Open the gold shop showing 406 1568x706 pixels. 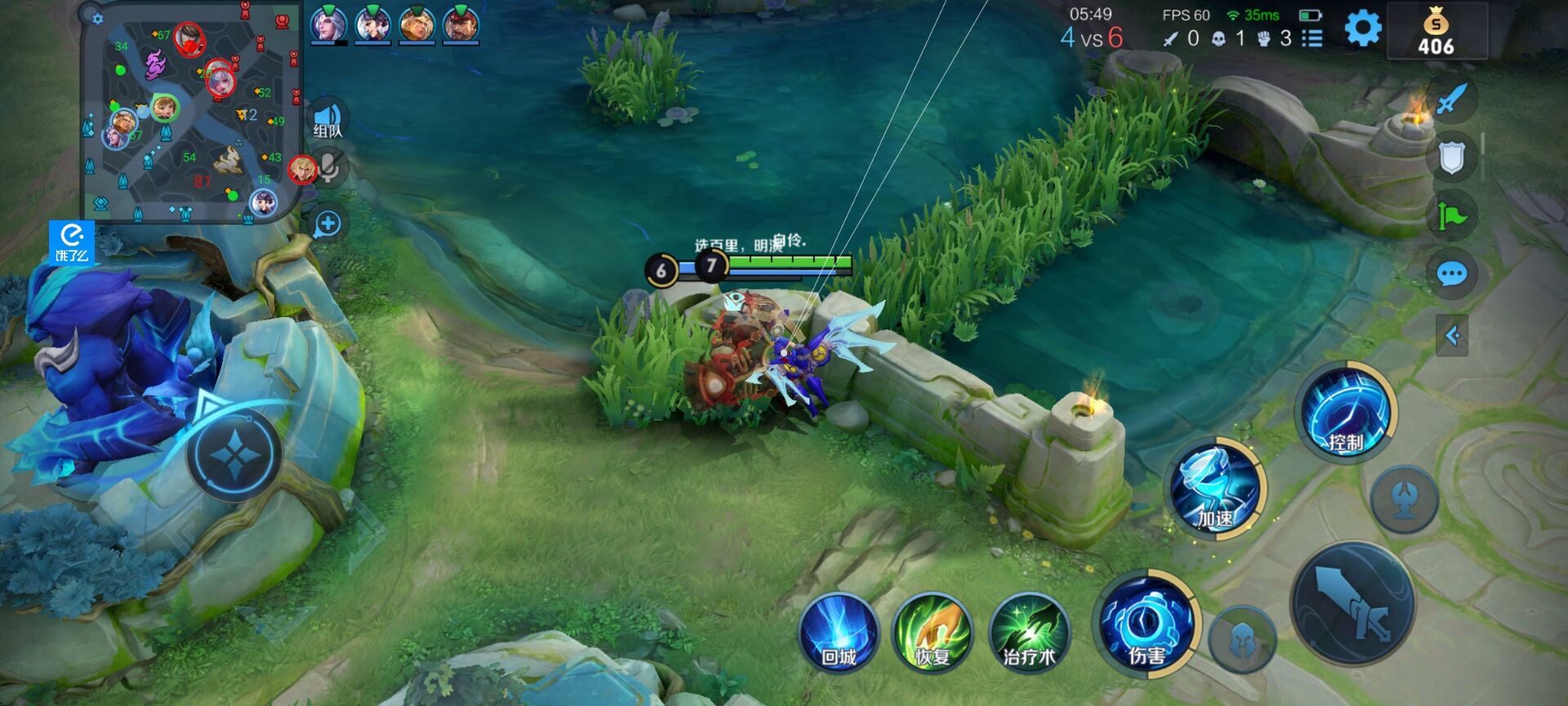(1437, 33)
